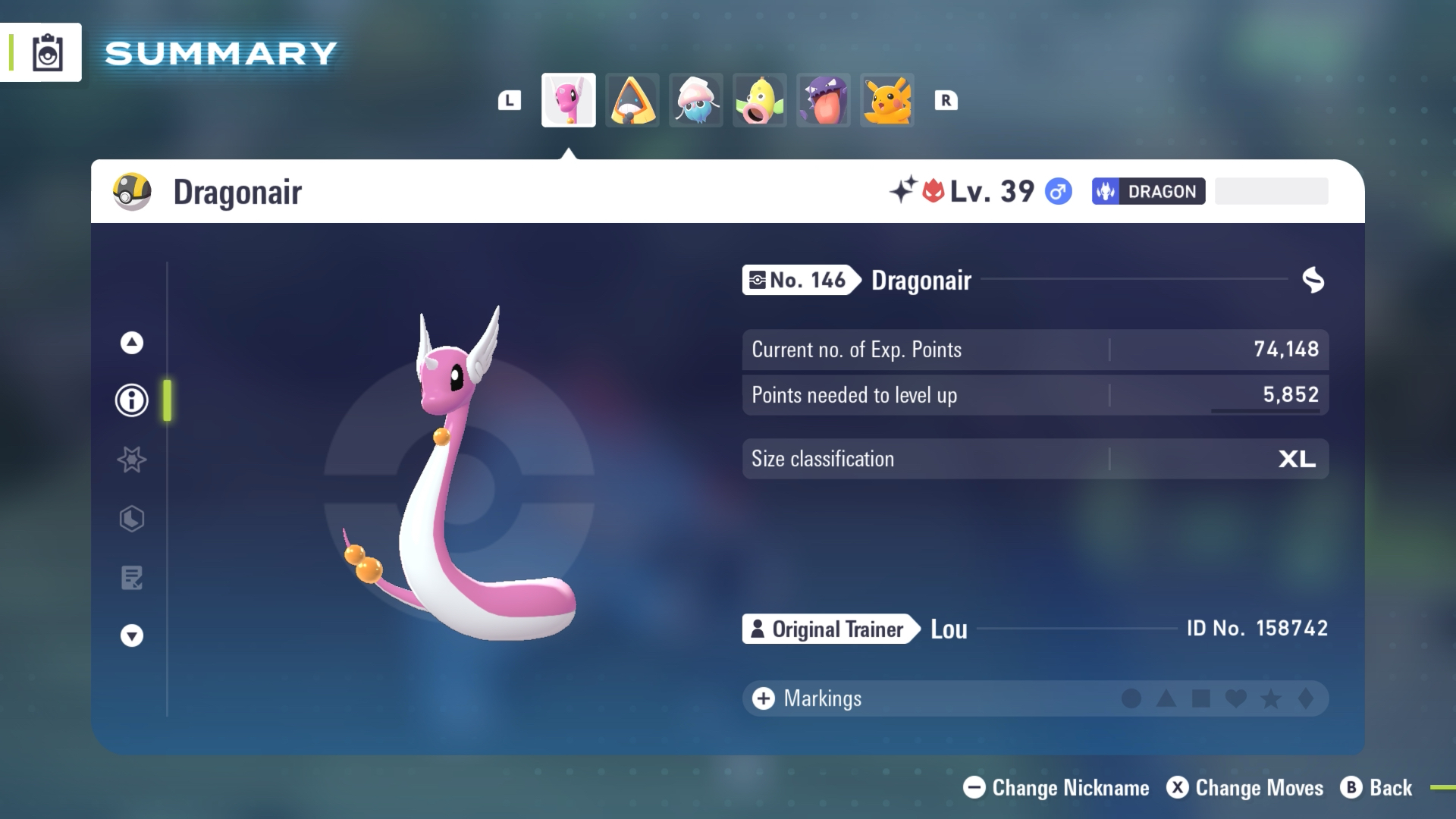The width and height of the screenshot is (1456, 819).
Task: Switch to the star-shaped stats page tab
Action: [x=132, y=460]
